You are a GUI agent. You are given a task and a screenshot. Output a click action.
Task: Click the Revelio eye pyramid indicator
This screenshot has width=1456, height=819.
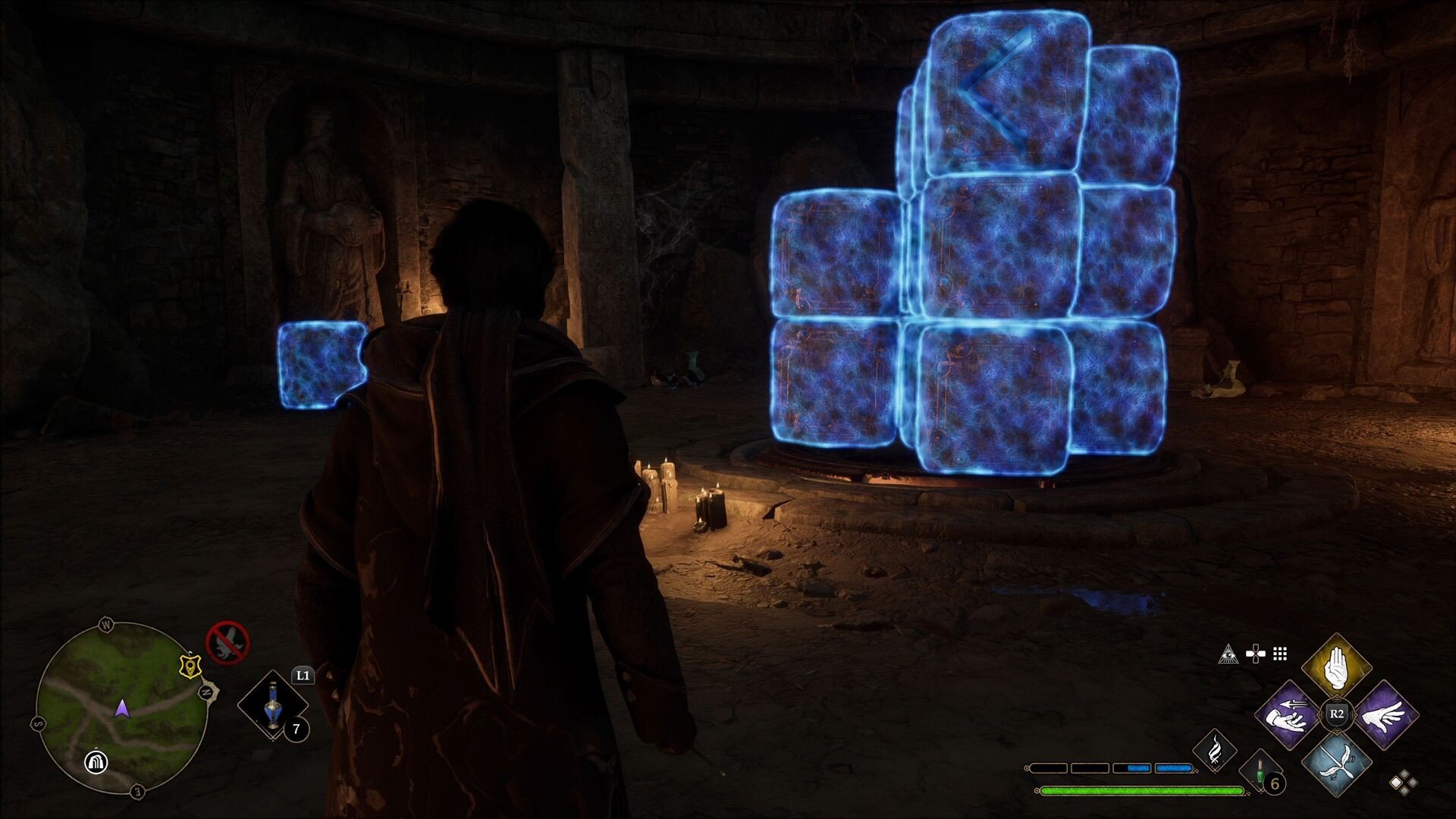click(x=1228, y=655)
